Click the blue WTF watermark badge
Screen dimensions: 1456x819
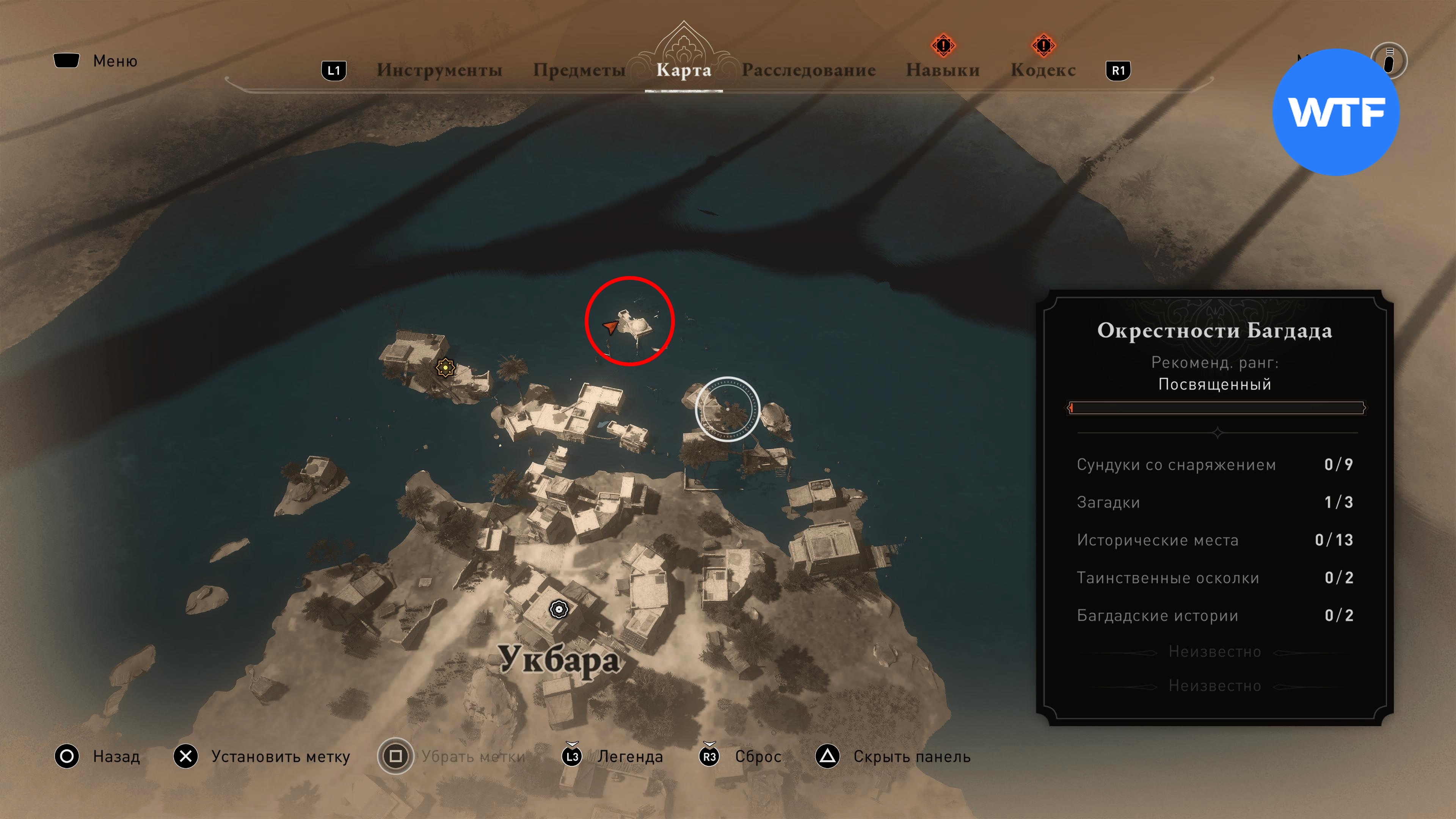[1335, 112]
